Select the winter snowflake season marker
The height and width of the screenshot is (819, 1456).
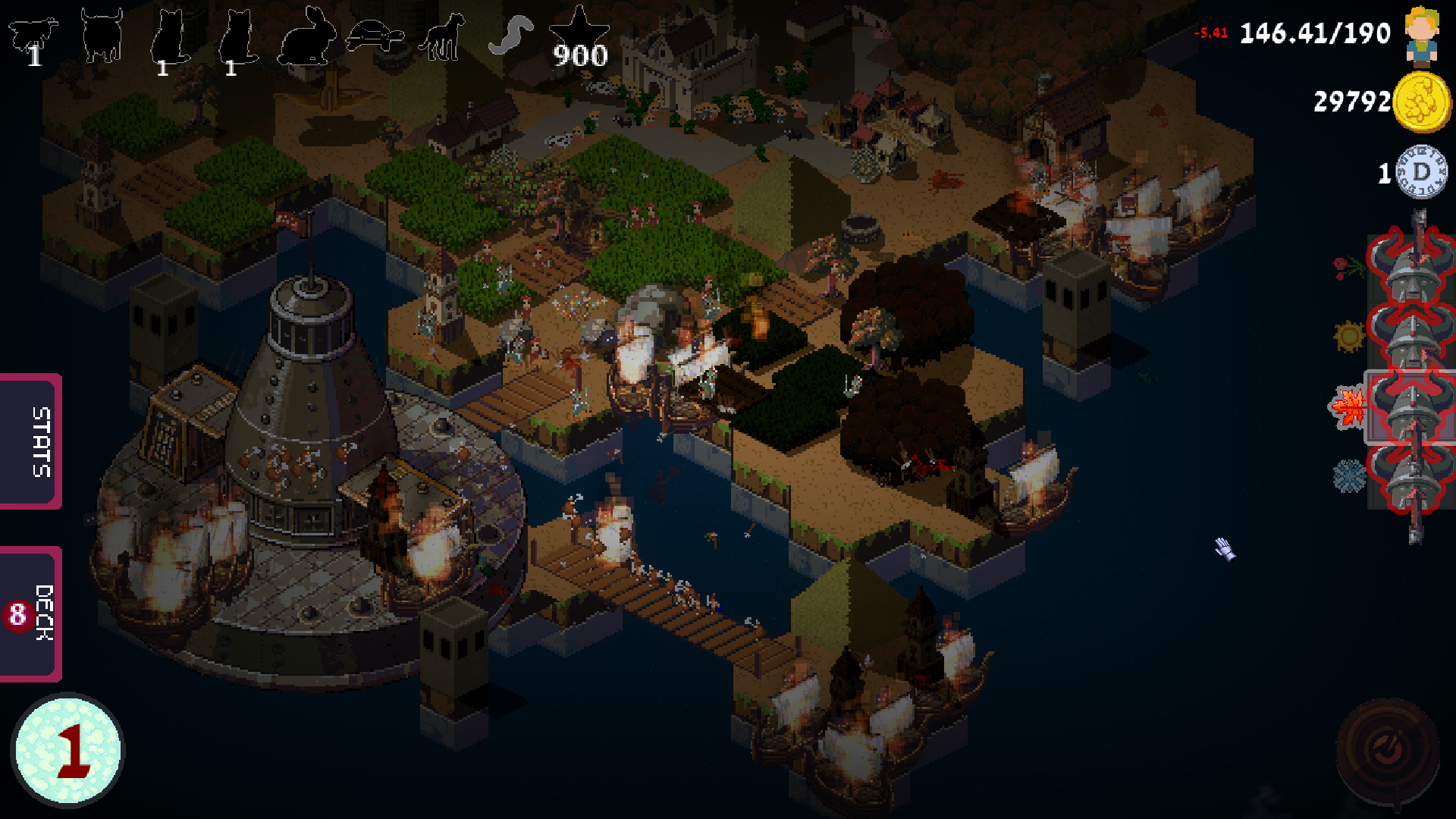1349,477
